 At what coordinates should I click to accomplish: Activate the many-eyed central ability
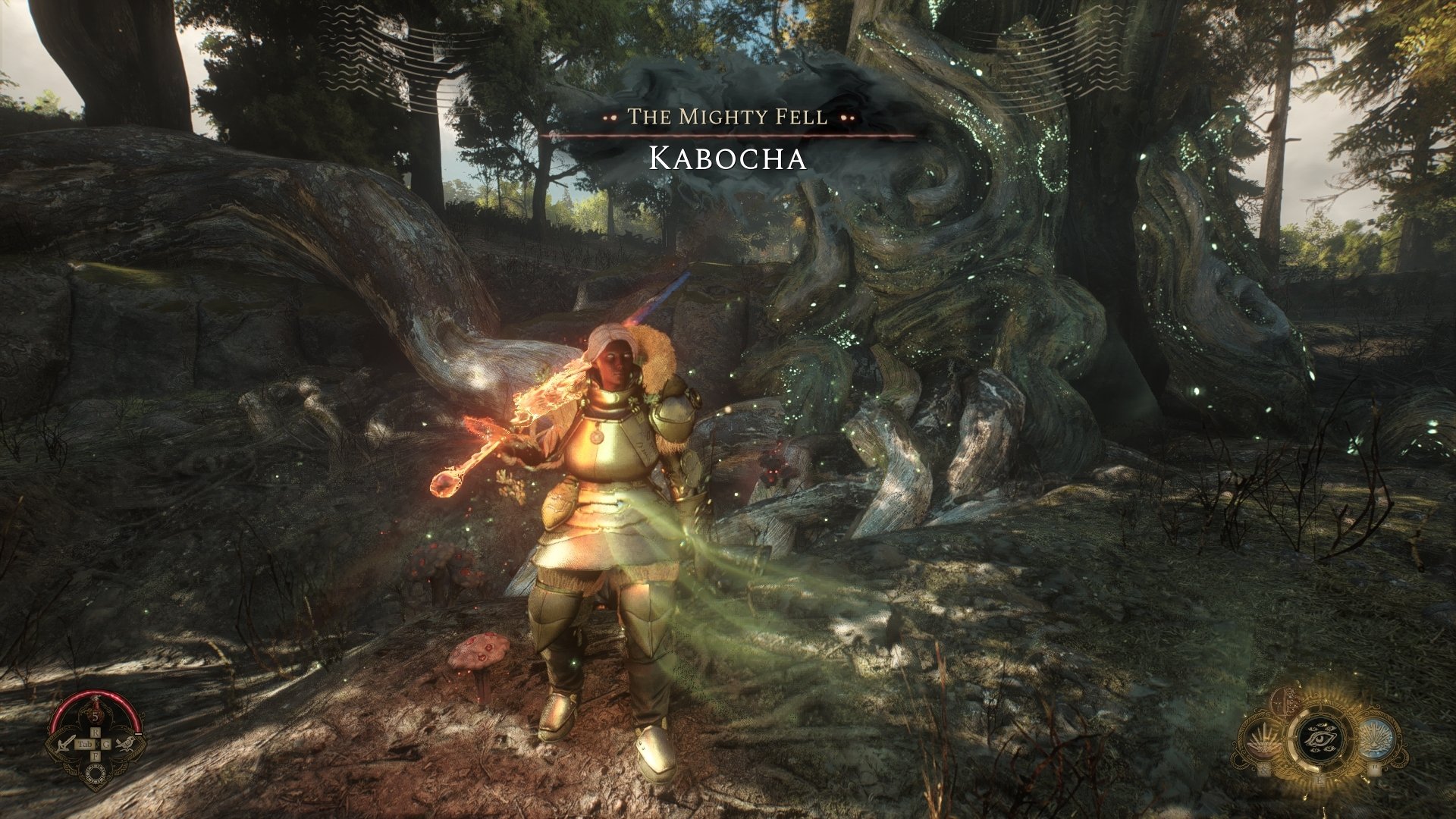coord(1319,739)
